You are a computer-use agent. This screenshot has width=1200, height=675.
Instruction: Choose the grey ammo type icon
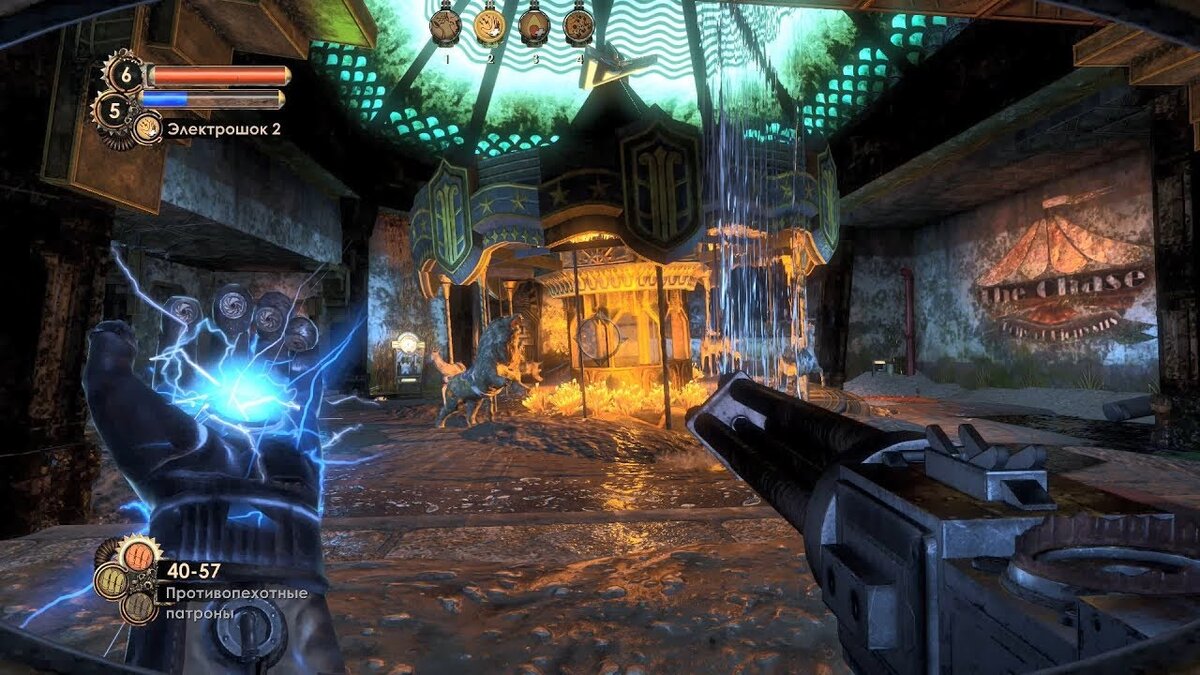tap(137, 606)
